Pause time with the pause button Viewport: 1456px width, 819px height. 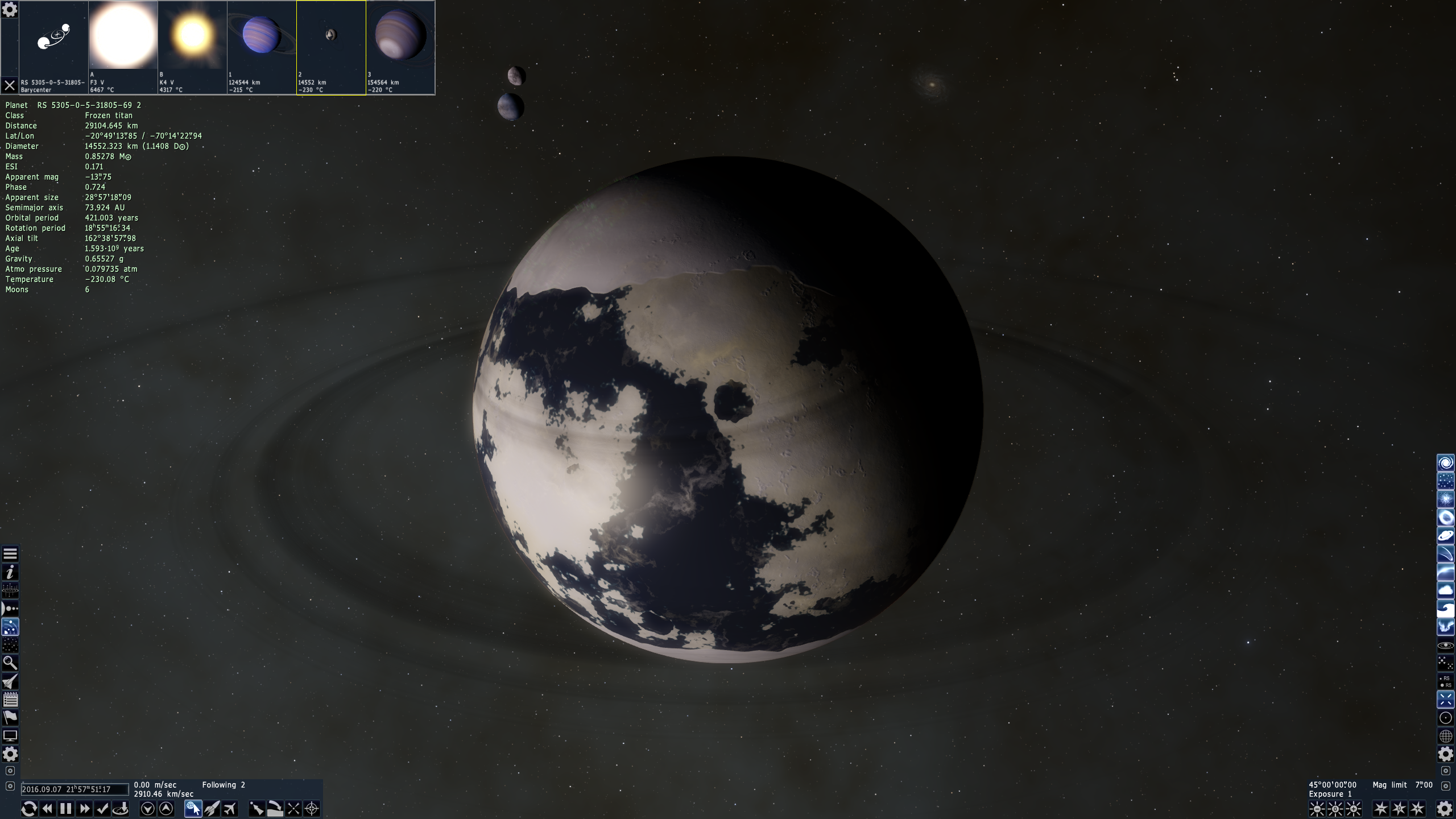(x=66, y=808)
